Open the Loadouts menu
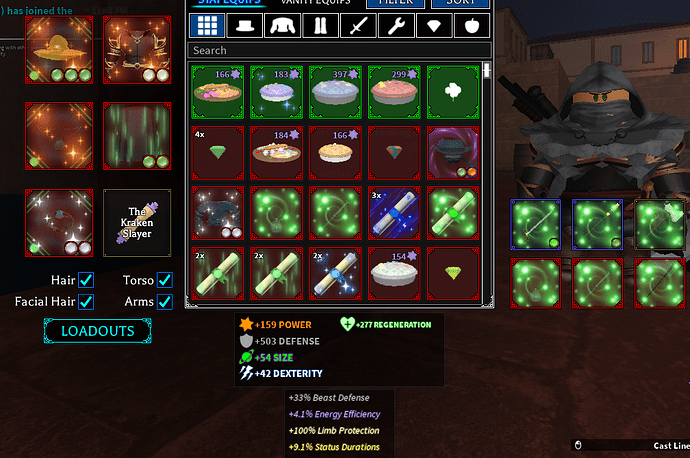 (x=97, y=331)
